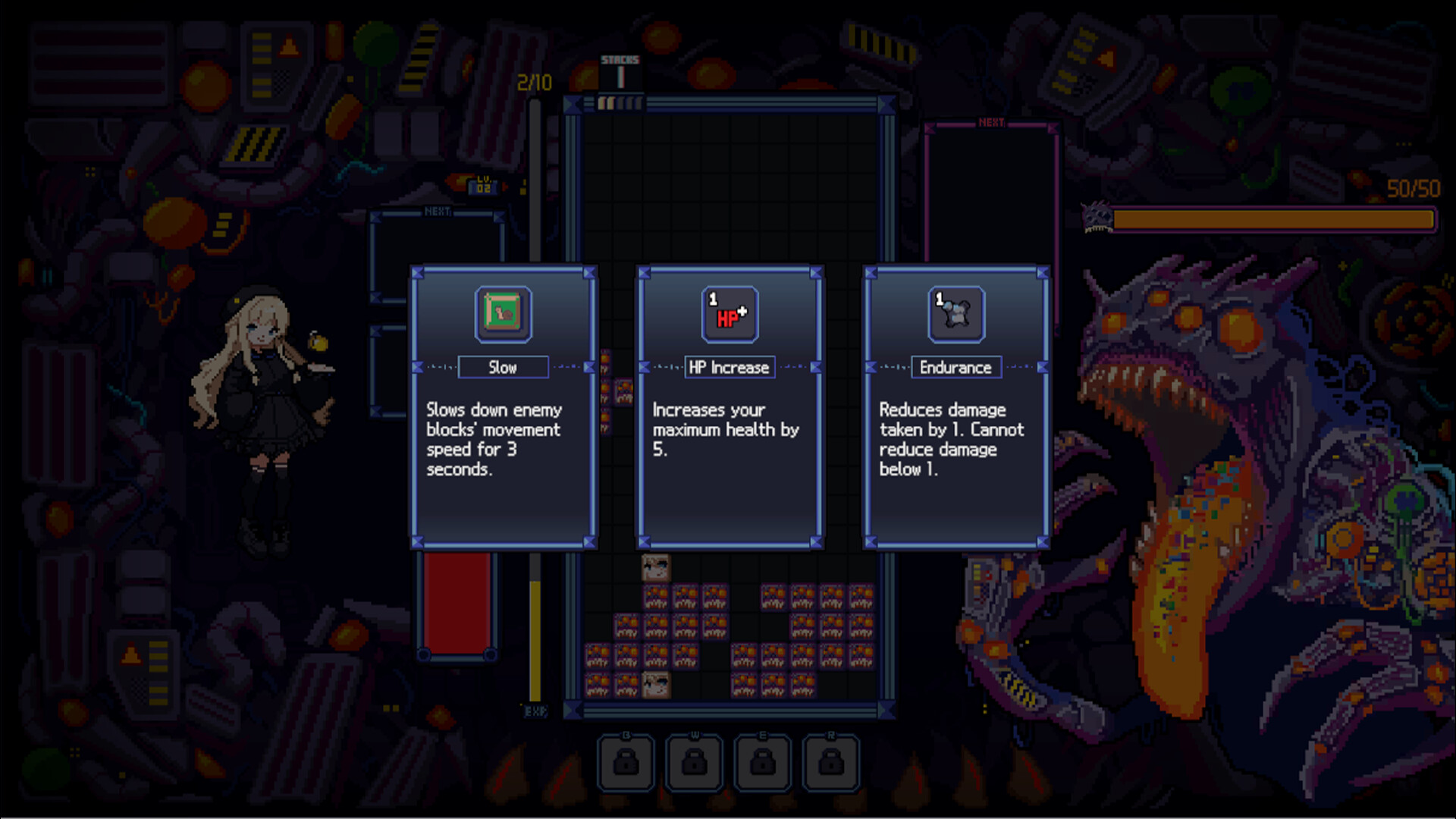1456x819 pixels.
Task: Click the boss 50/50 health bar
Action: tap(1274, 221)
